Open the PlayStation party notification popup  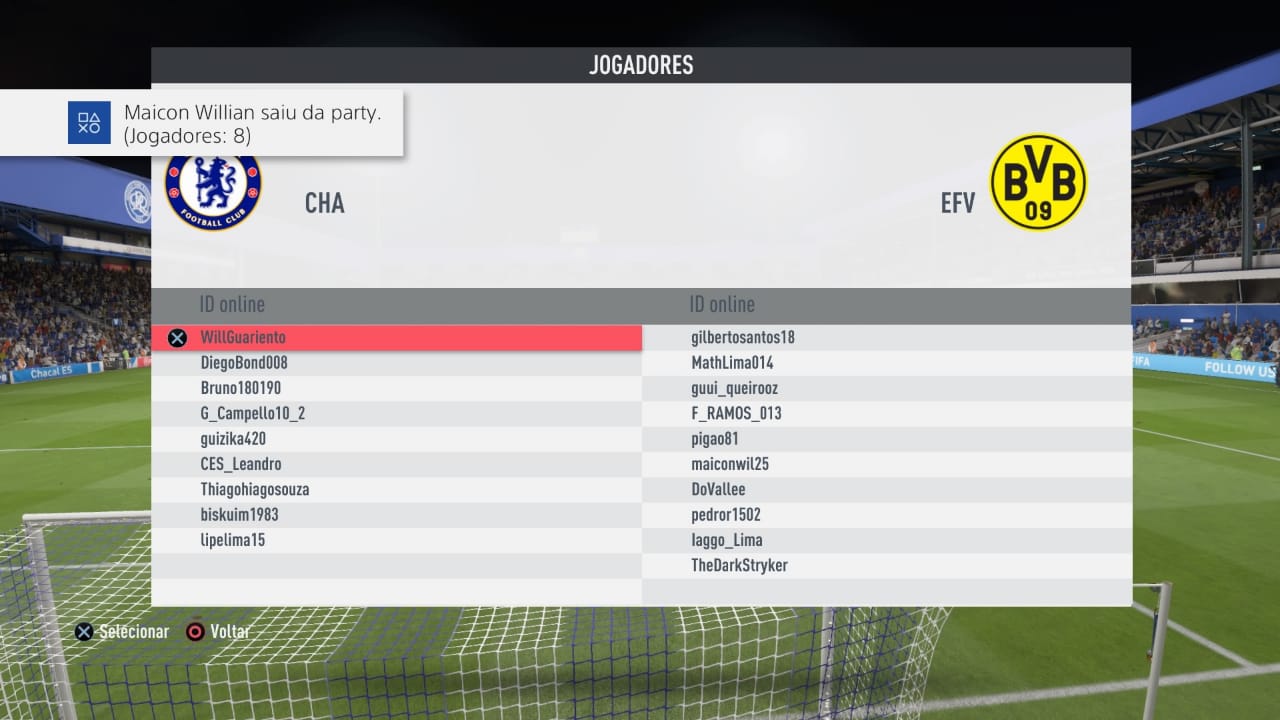(x=201, y=123)
